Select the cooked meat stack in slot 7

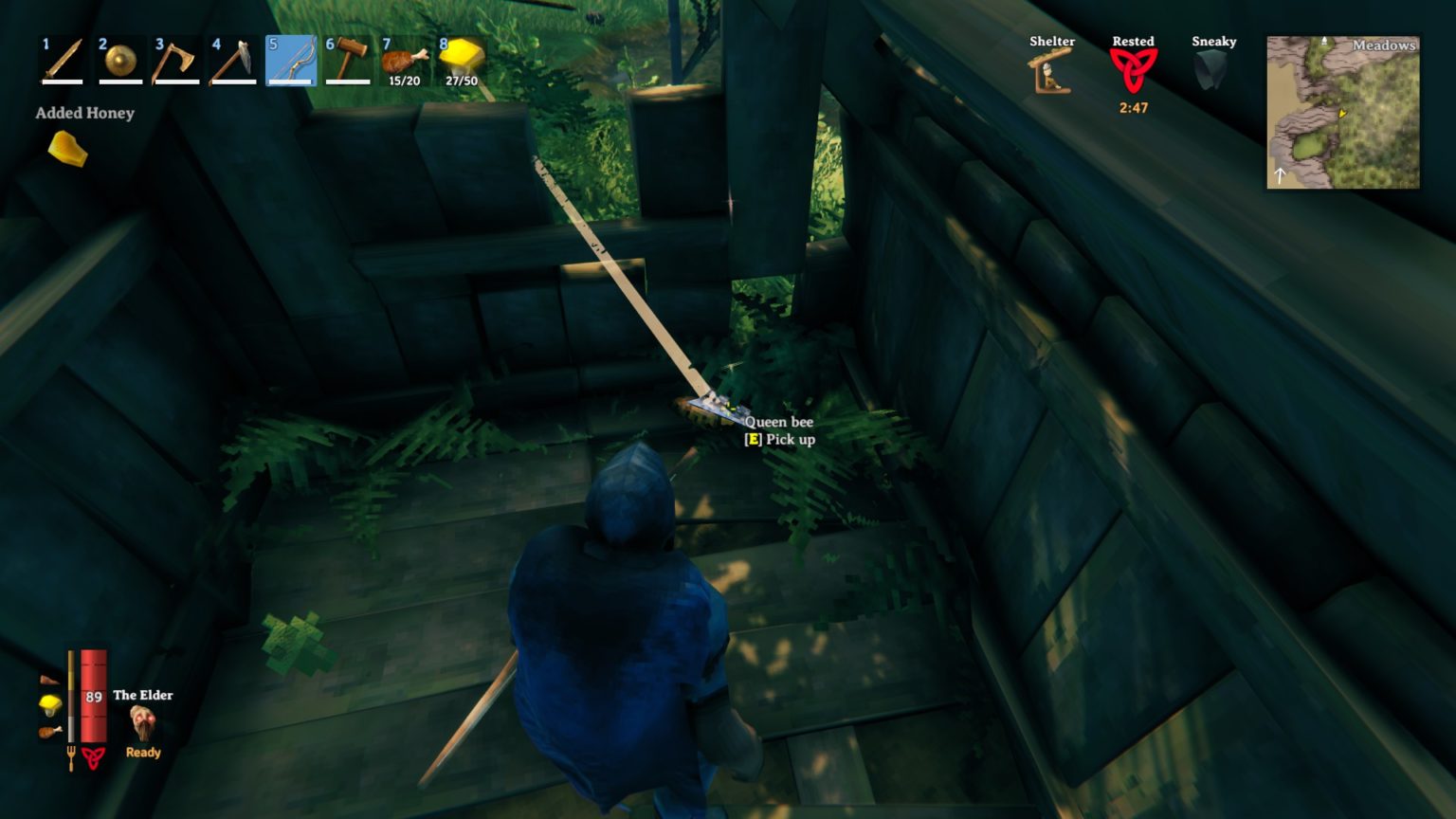pos(401,62)
